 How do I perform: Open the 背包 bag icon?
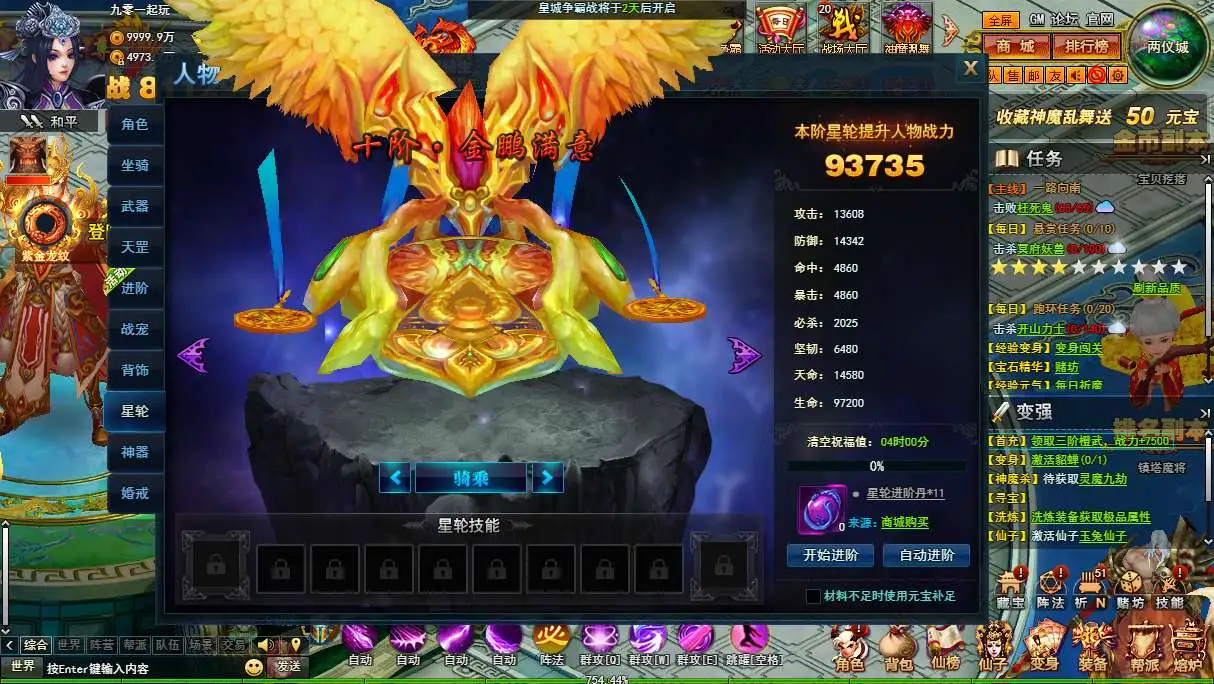pyautogui.click(x=898, y=648)
